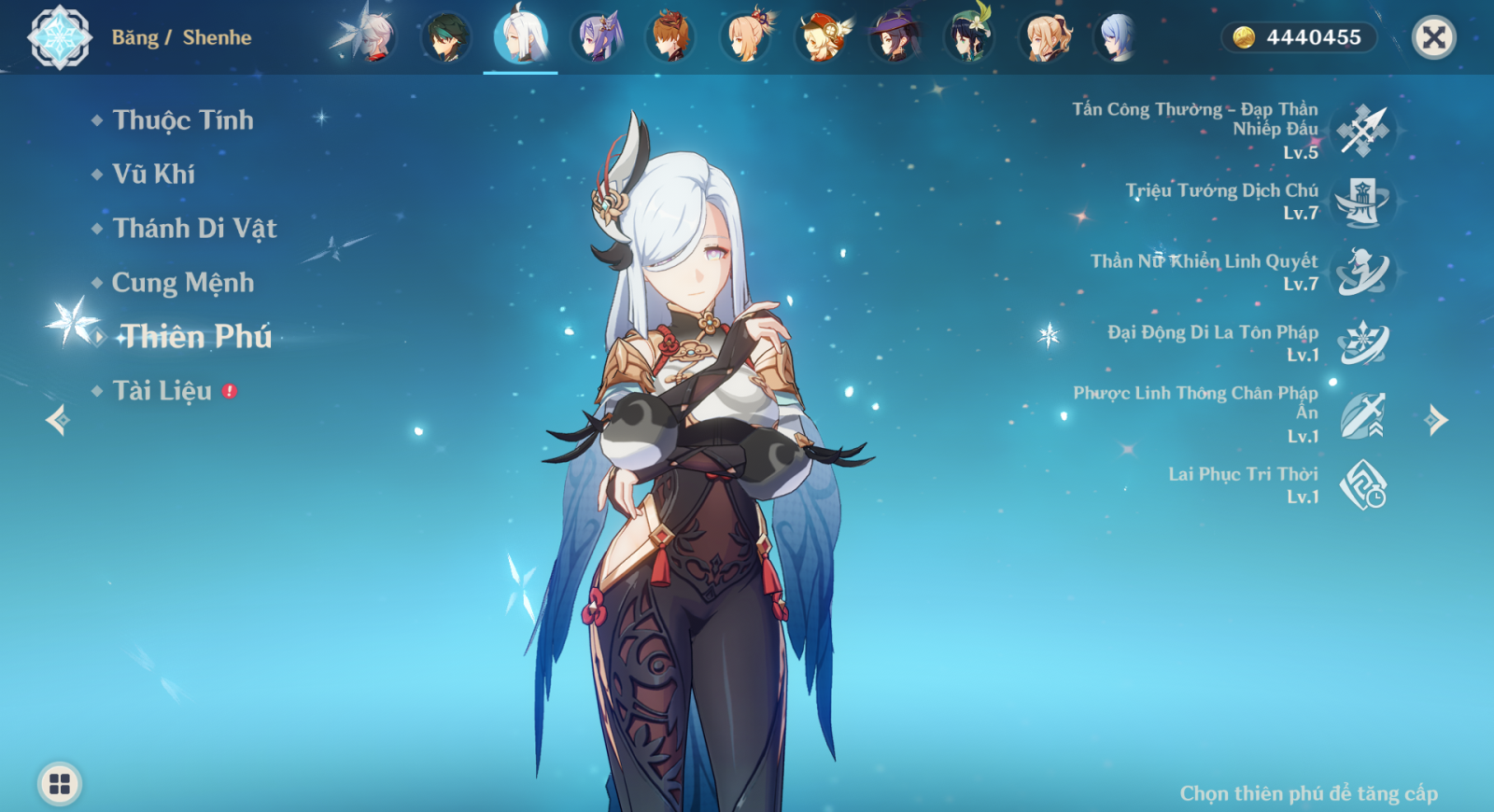1494x812 pixels.
Task: Open the Thánh Di Vật section
Action: (x=194, y=229)
